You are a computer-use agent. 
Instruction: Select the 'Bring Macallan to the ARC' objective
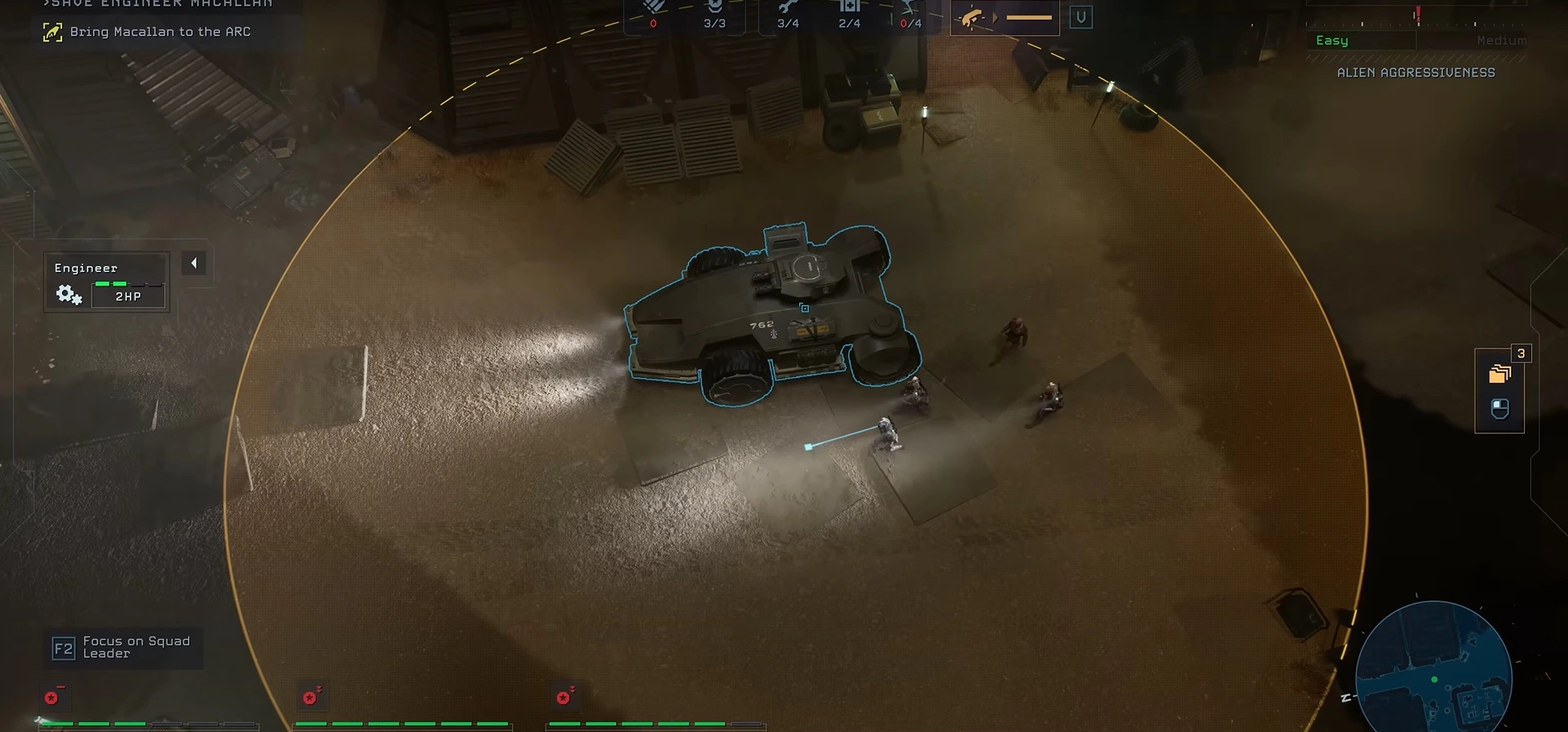coord(159,32)
